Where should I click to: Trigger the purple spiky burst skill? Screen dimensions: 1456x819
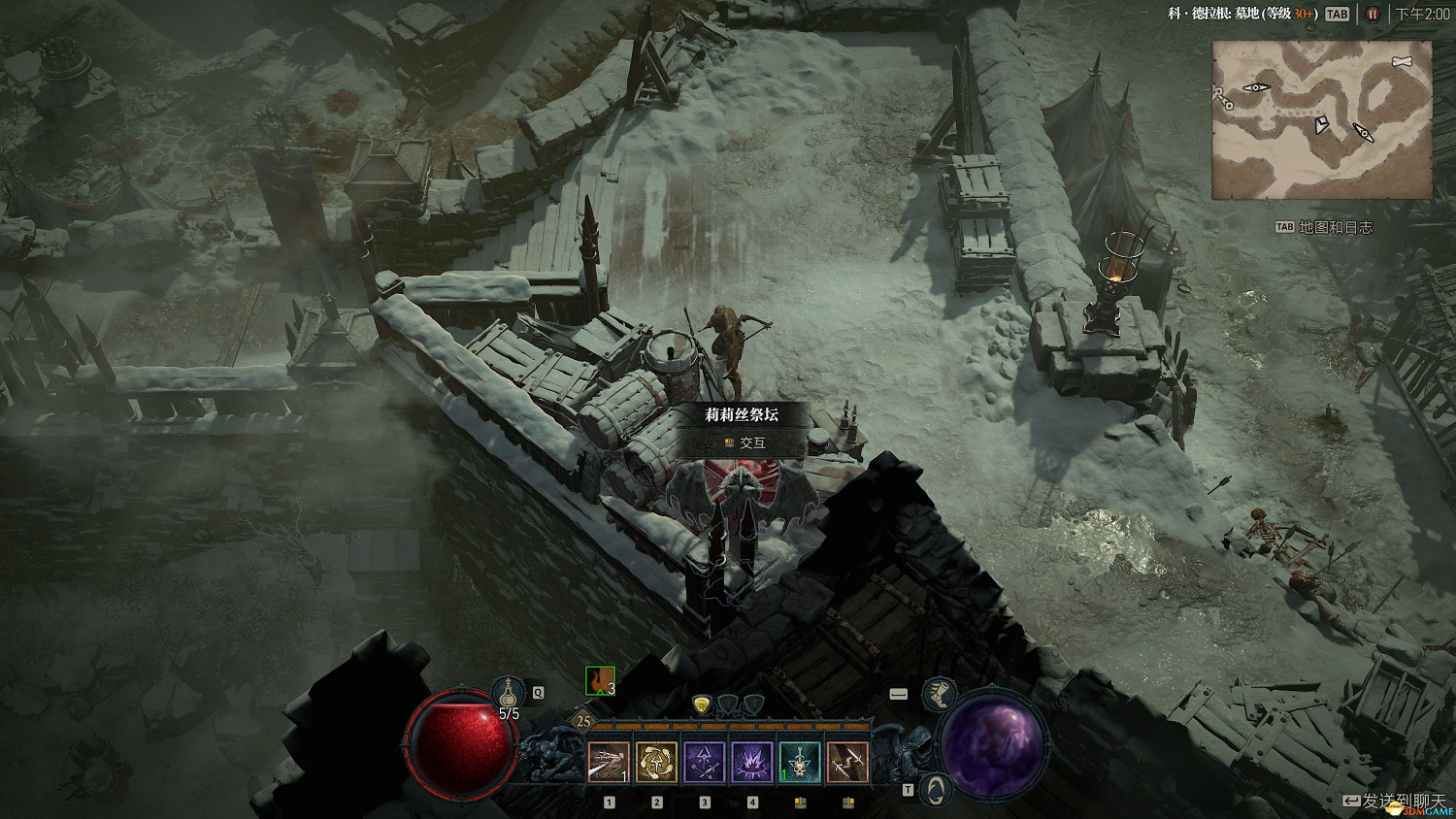(x=751, y=762)
